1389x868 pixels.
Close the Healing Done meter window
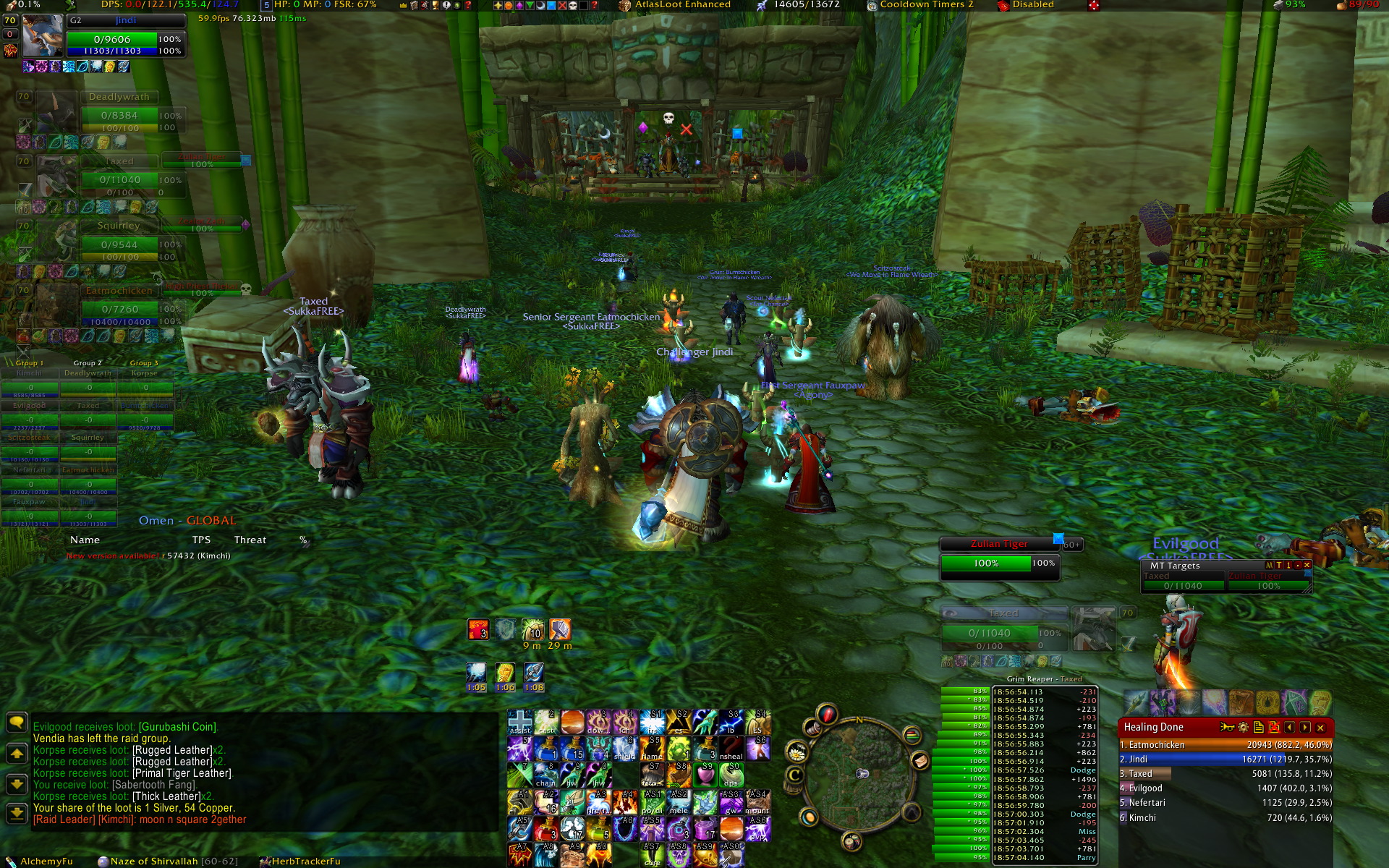pos(1320,728)
